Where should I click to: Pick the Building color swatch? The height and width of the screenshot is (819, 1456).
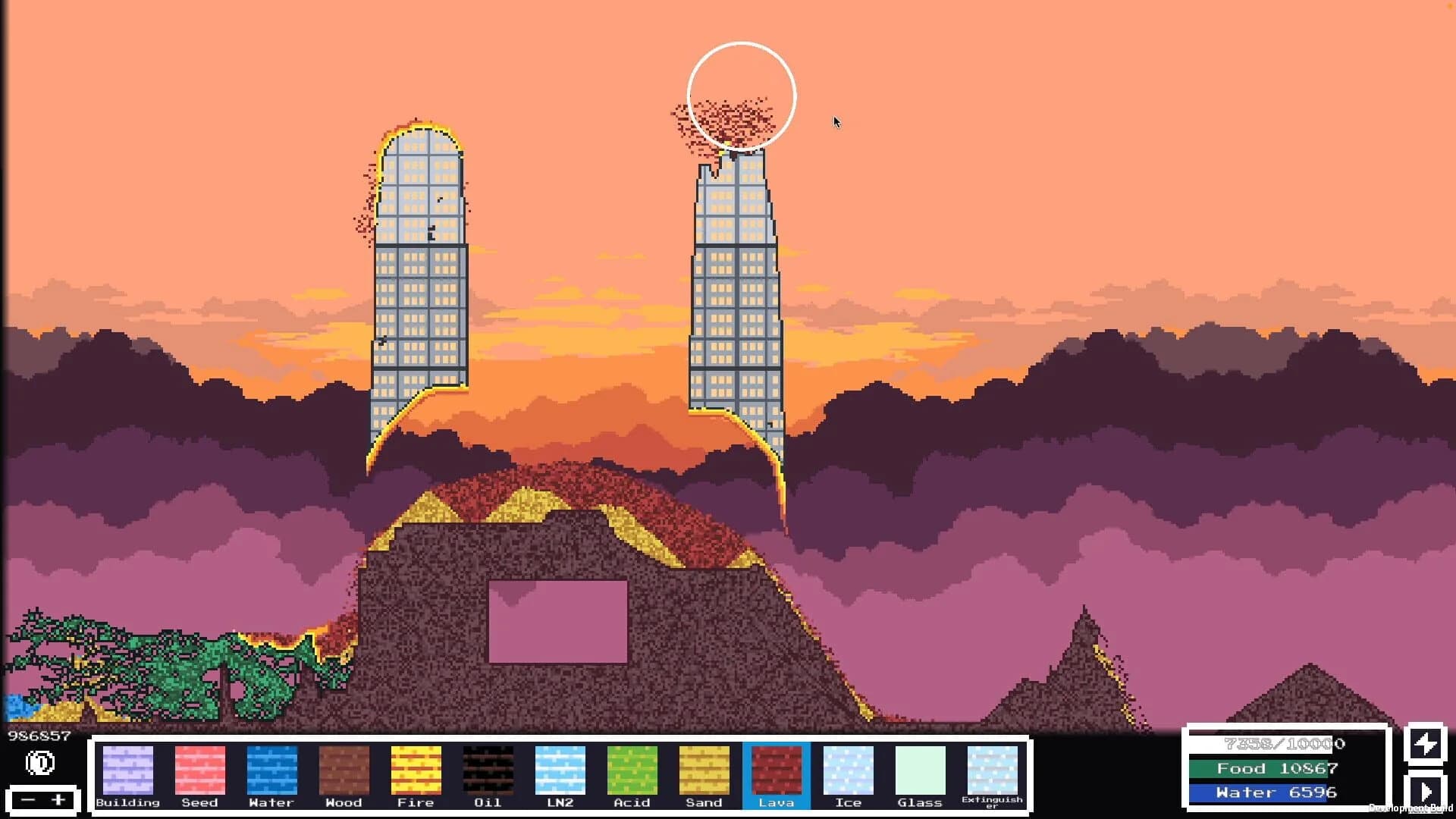click(x=128, y=770)
